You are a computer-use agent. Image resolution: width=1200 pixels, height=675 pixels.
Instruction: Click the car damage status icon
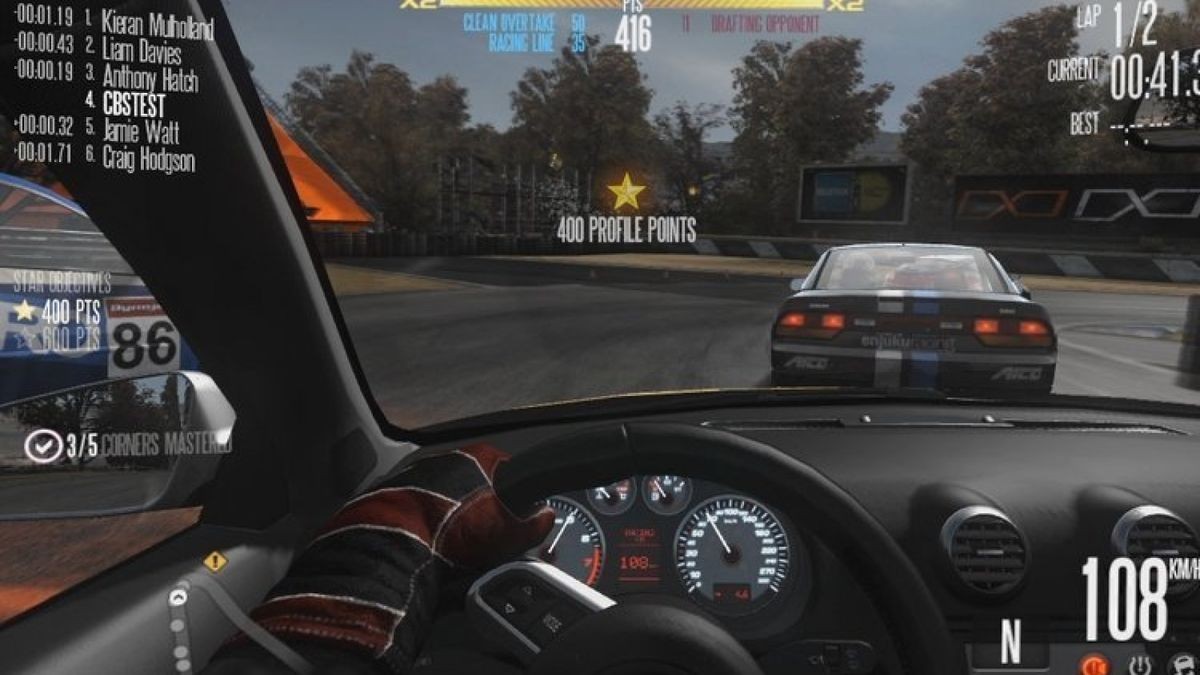(1182, 664)
